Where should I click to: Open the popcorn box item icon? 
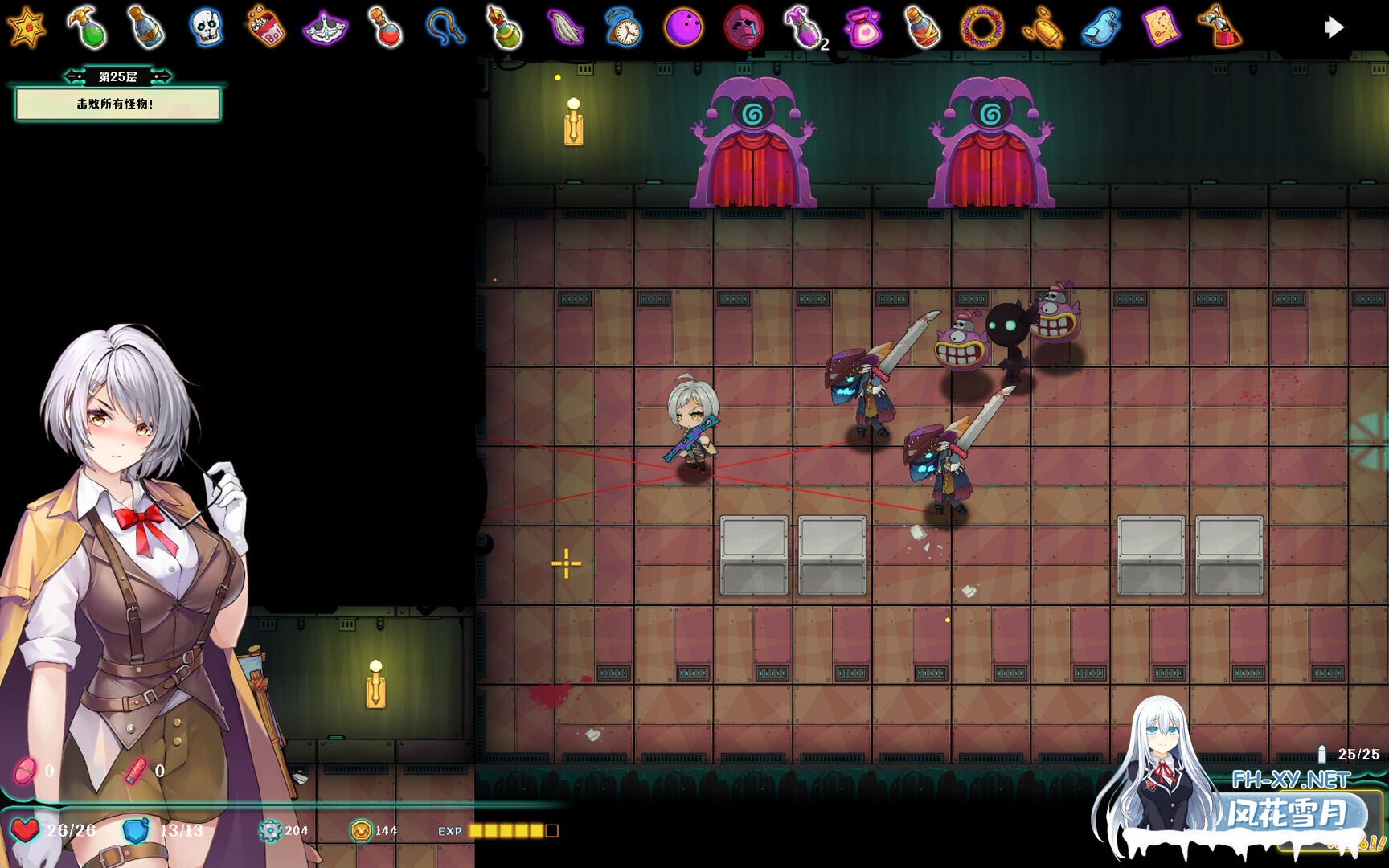pyautogui.click(x=264, y=27)
